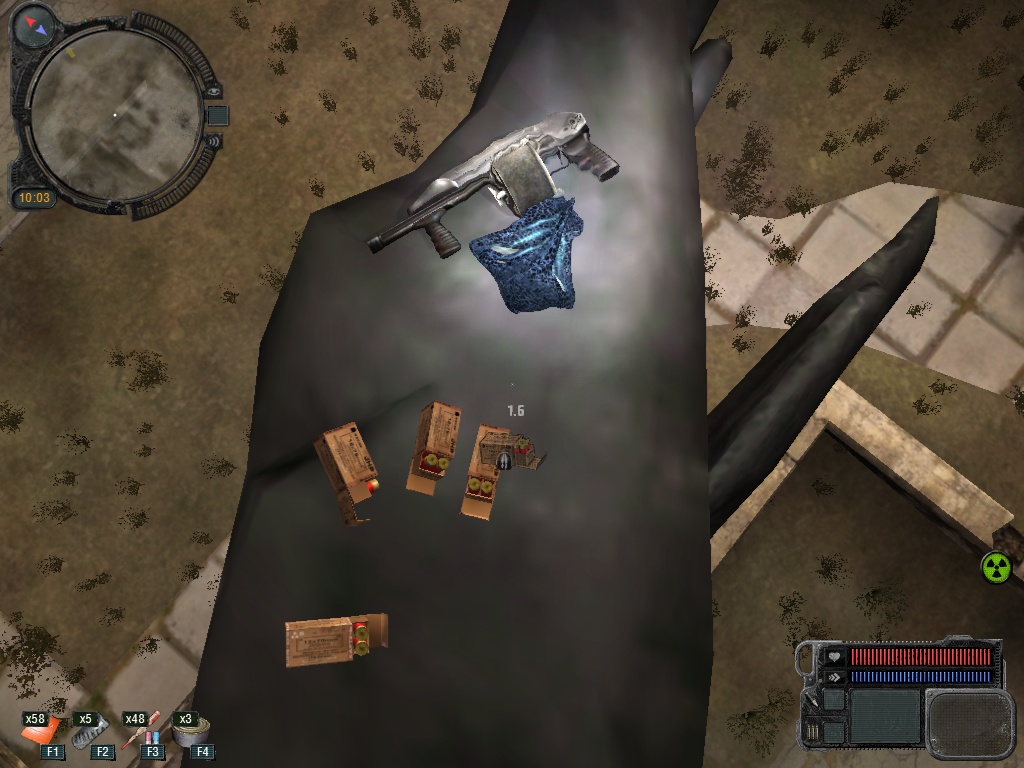Click the green radiation warning icon
The image size is (1024, 768).
pos(996,568)
